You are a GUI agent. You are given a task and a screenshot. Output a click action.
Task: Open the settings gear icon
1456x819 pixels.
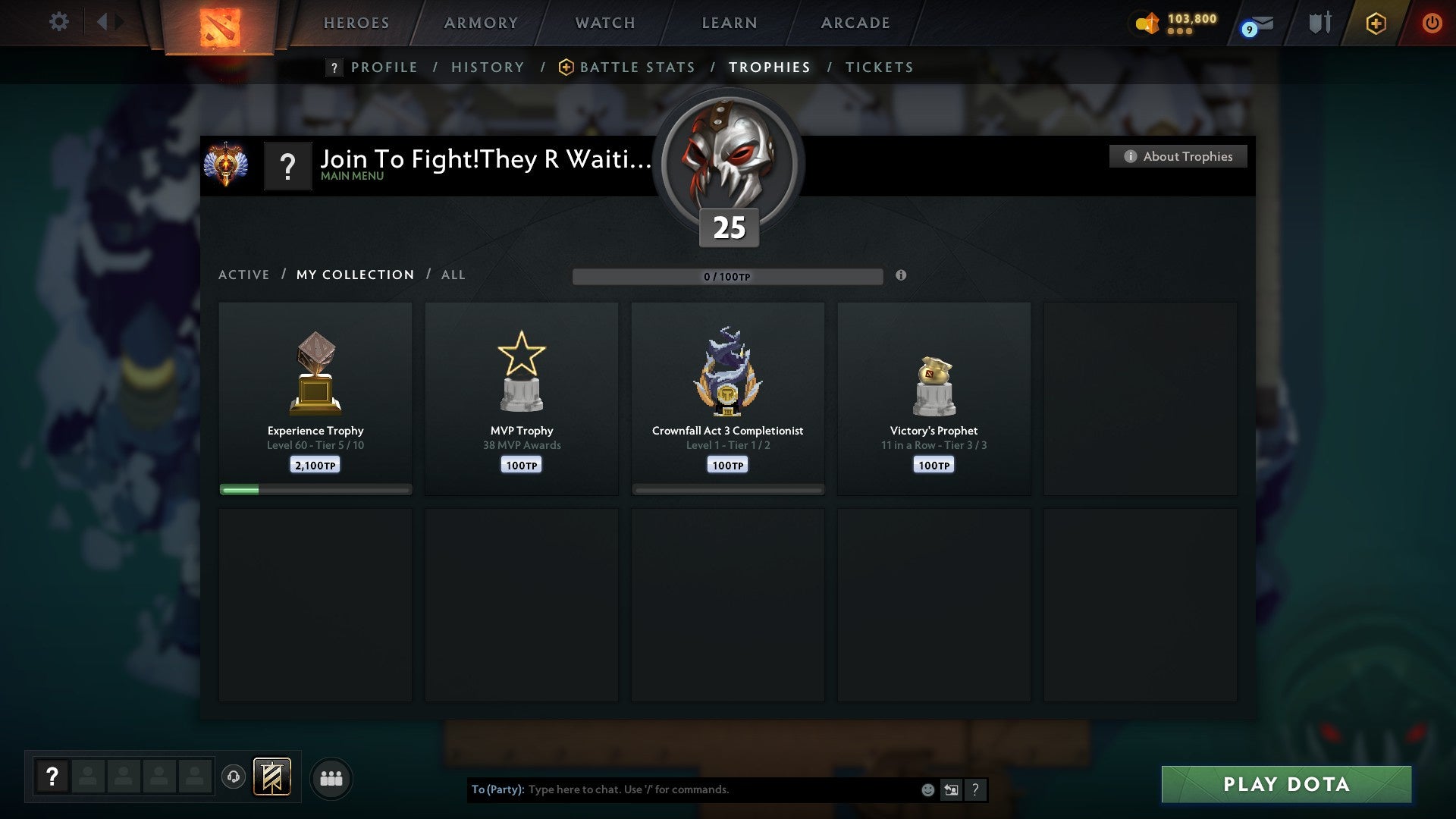pyautogui.click(x=59, y=21)
